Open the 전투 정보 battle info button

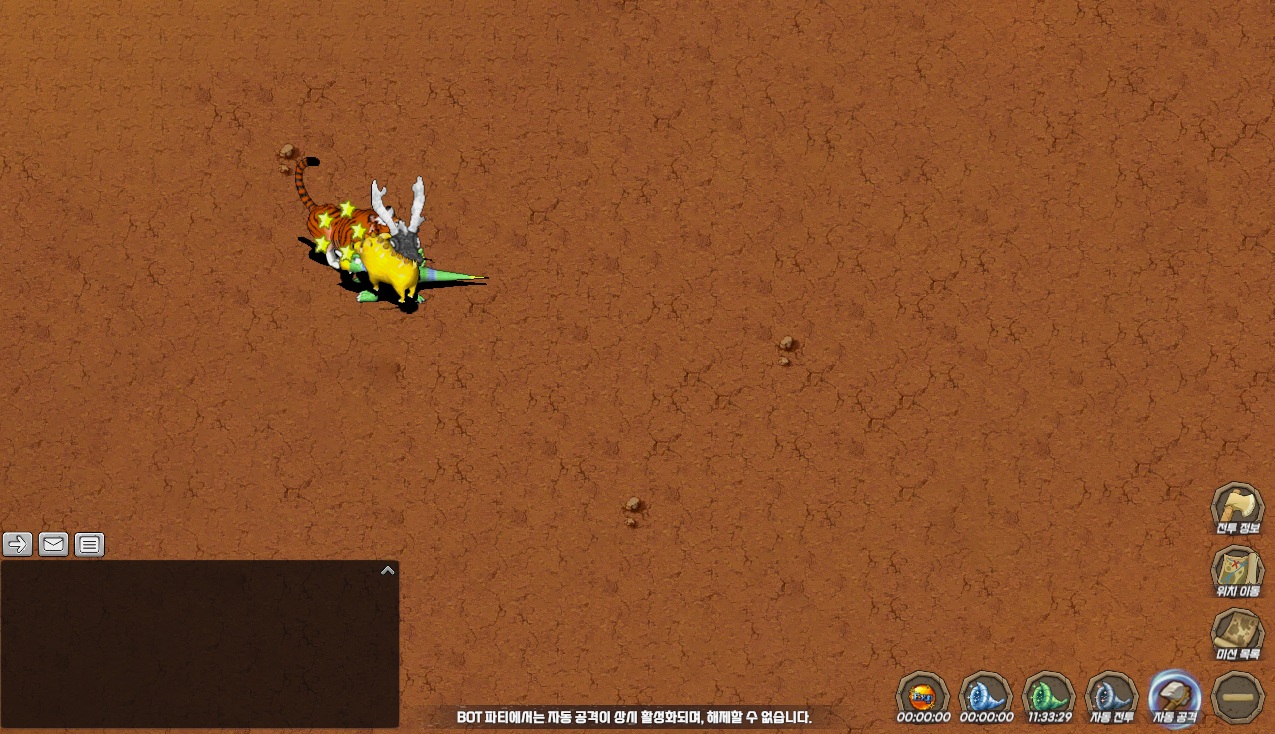(x=1237, y=508)
